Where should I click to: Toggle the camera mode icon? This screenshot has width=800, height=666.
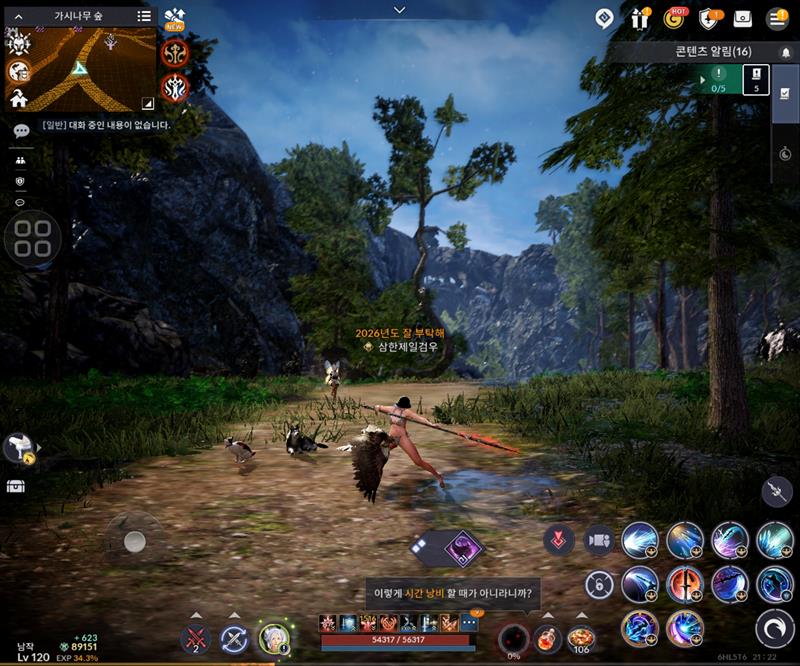[x=599, y=540]
